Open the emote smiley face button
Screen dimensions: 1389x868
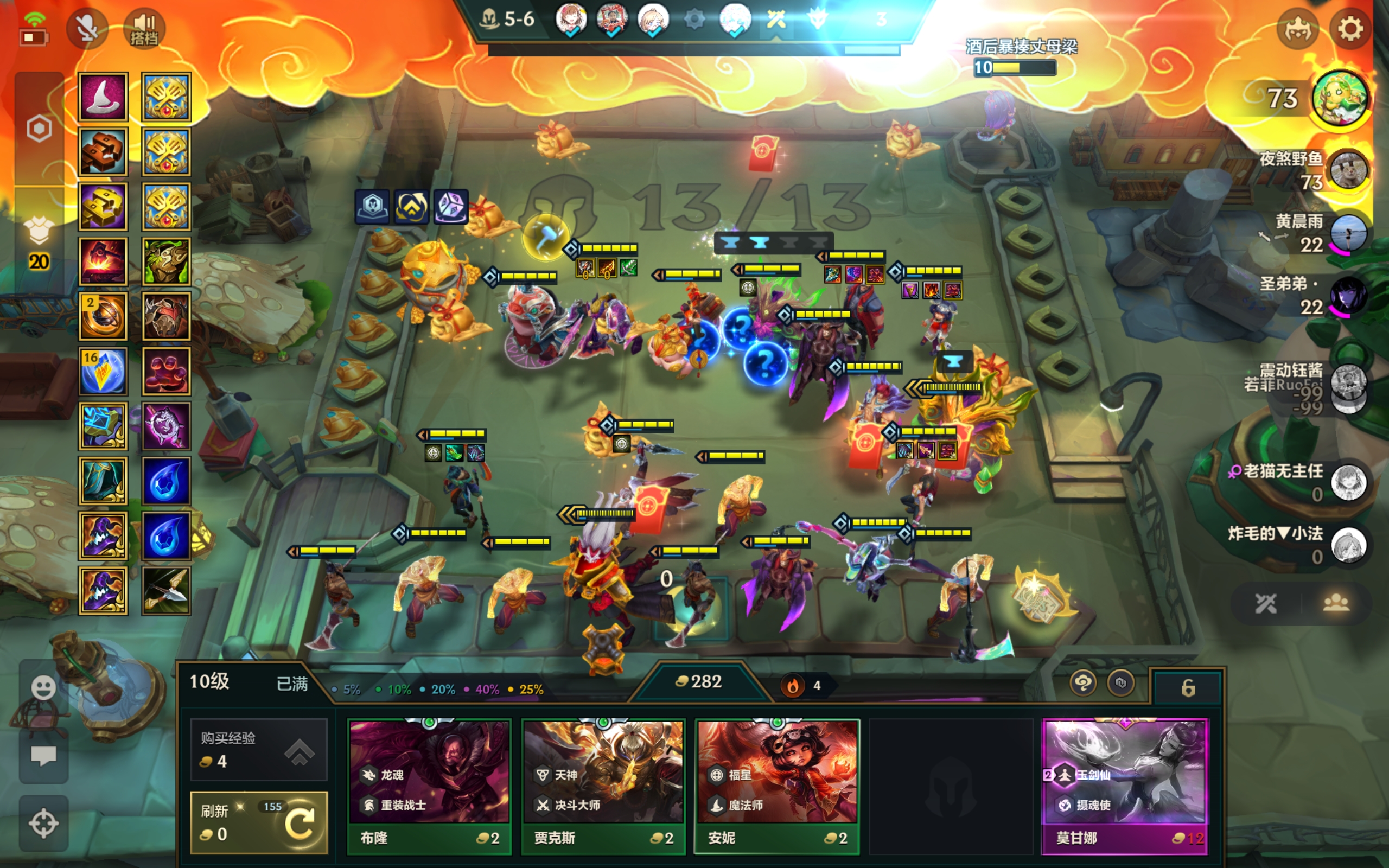[x=43, y=688]
